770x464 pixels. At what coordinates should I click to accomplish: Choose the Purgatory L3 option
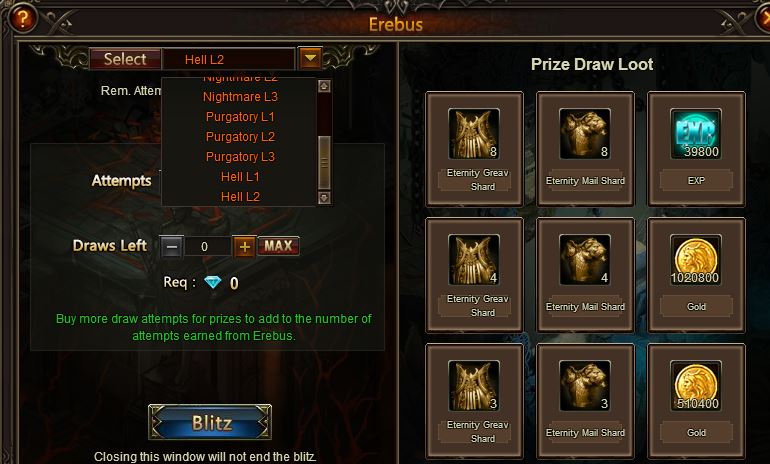[x=239, y=157]
